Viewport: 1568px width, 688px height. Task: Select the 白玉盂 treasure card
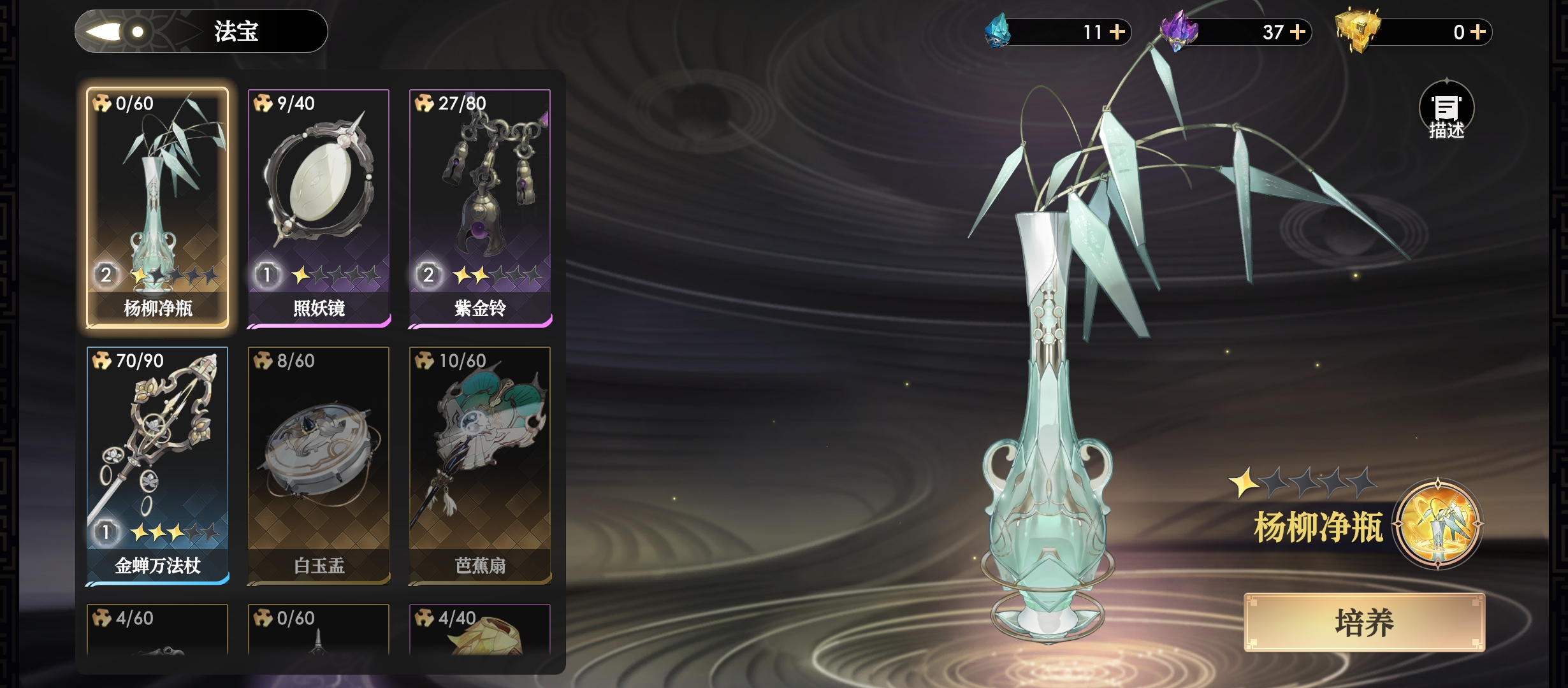tap(319, 465)
